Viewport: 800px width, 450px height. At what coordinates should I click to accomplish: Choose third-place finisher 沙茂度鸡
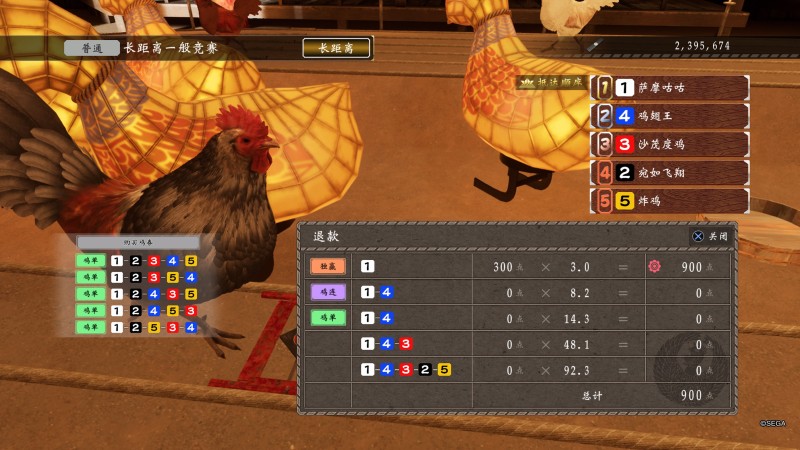[670, 144]
